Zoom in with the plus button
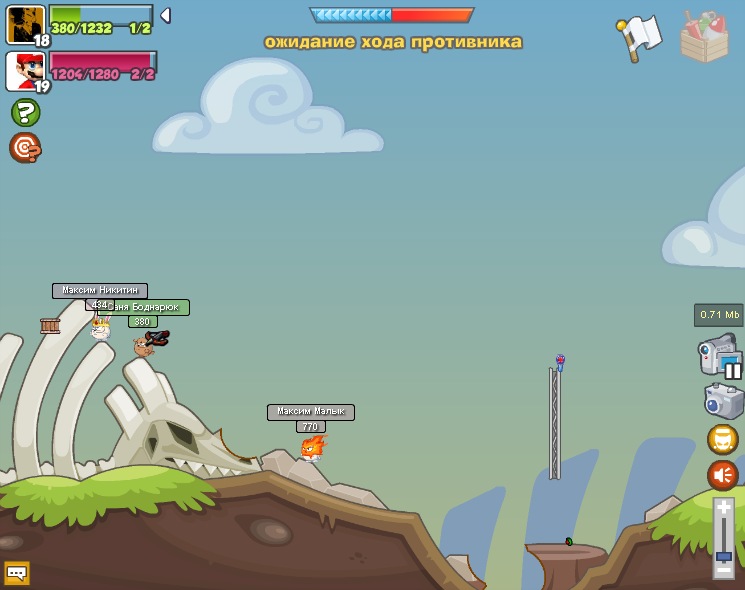This screenshot has width=745, height=590. [724, 509]
